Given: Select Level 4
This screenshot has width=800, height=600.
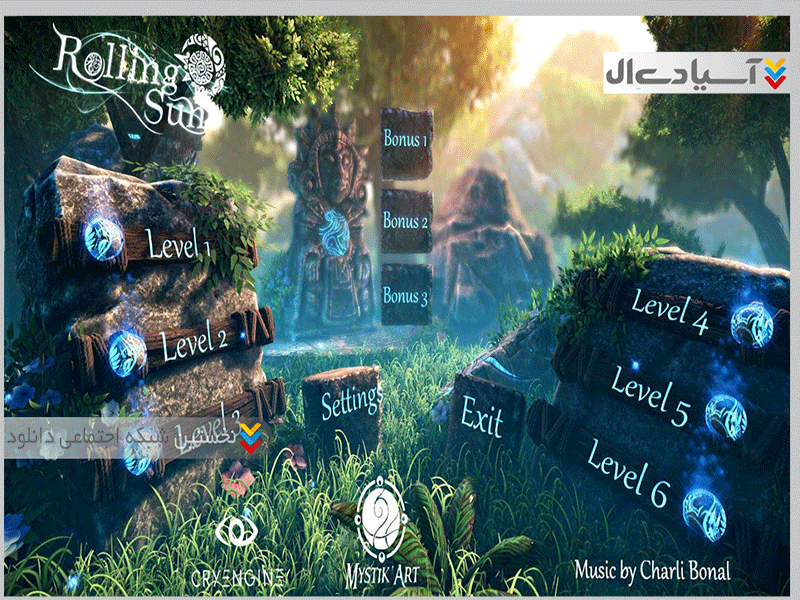Looking at the screenshot, I should tap(670, 309).
